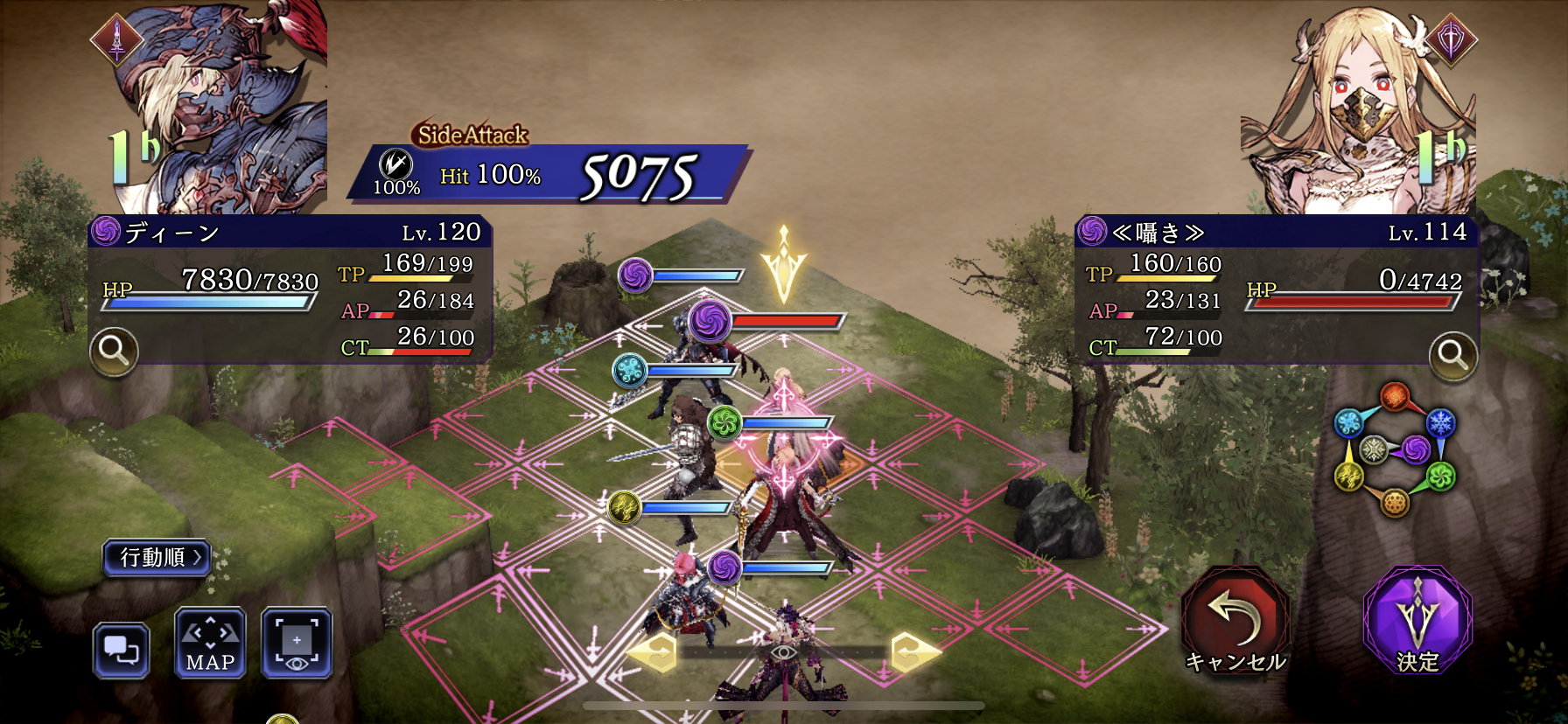1568x724 pixels.
Task: Toggle the camera view focus button
Action: 297,644
